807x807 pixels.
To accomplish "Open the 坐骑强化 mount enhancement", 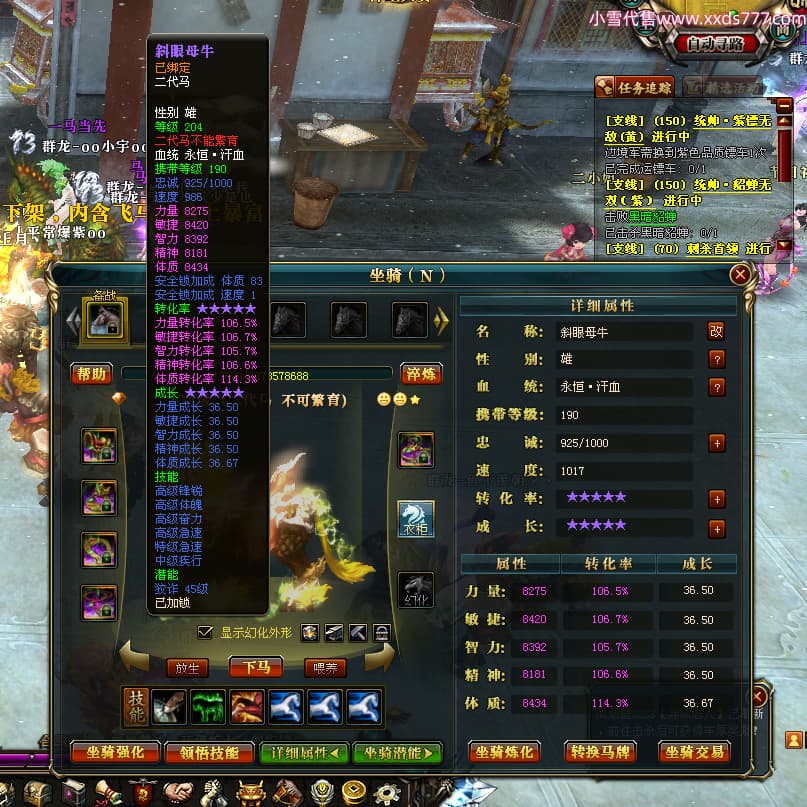I will 115,752.
